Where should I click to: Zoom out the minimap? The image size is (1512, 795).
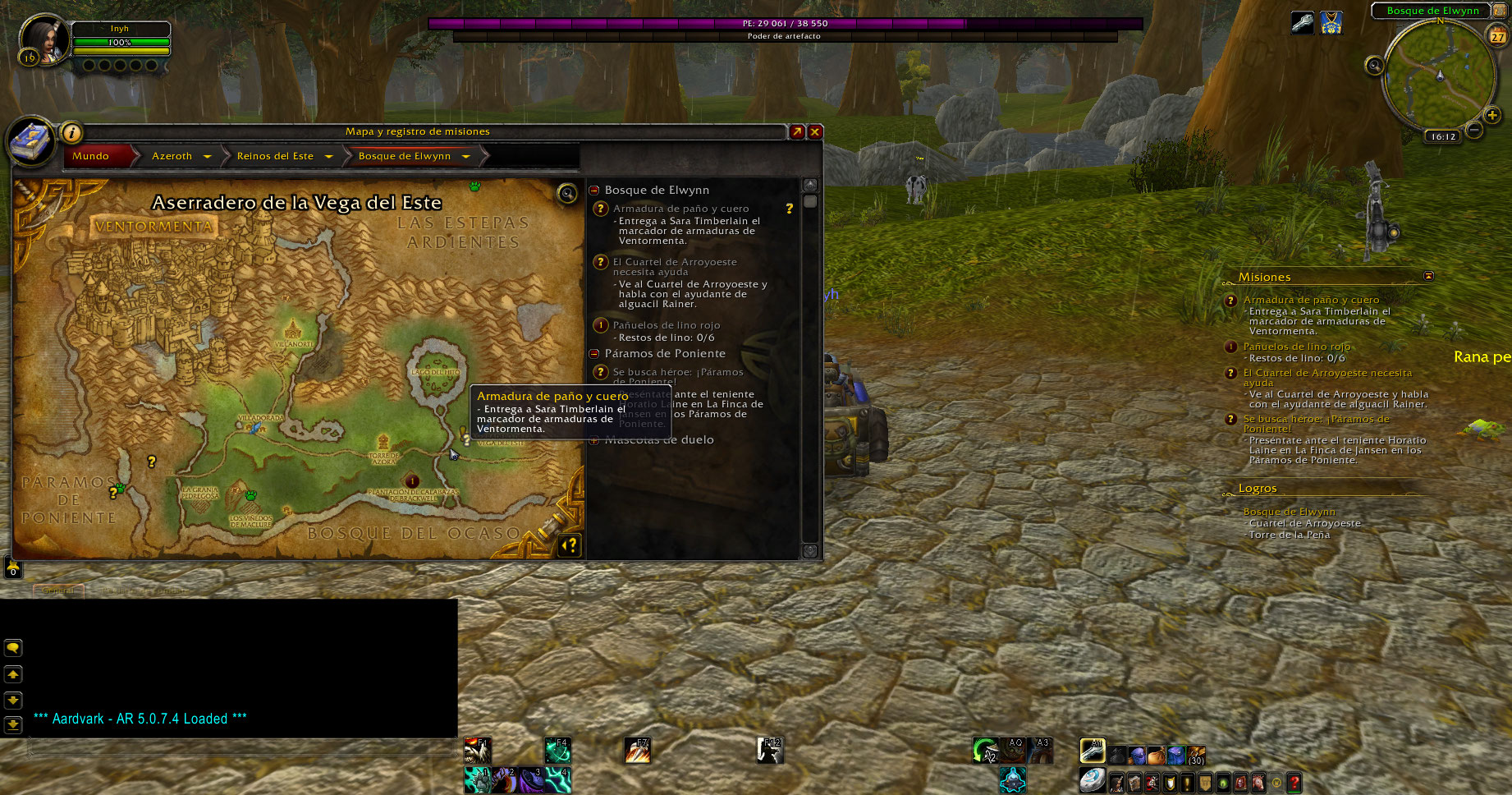[x=1474, y=130]
